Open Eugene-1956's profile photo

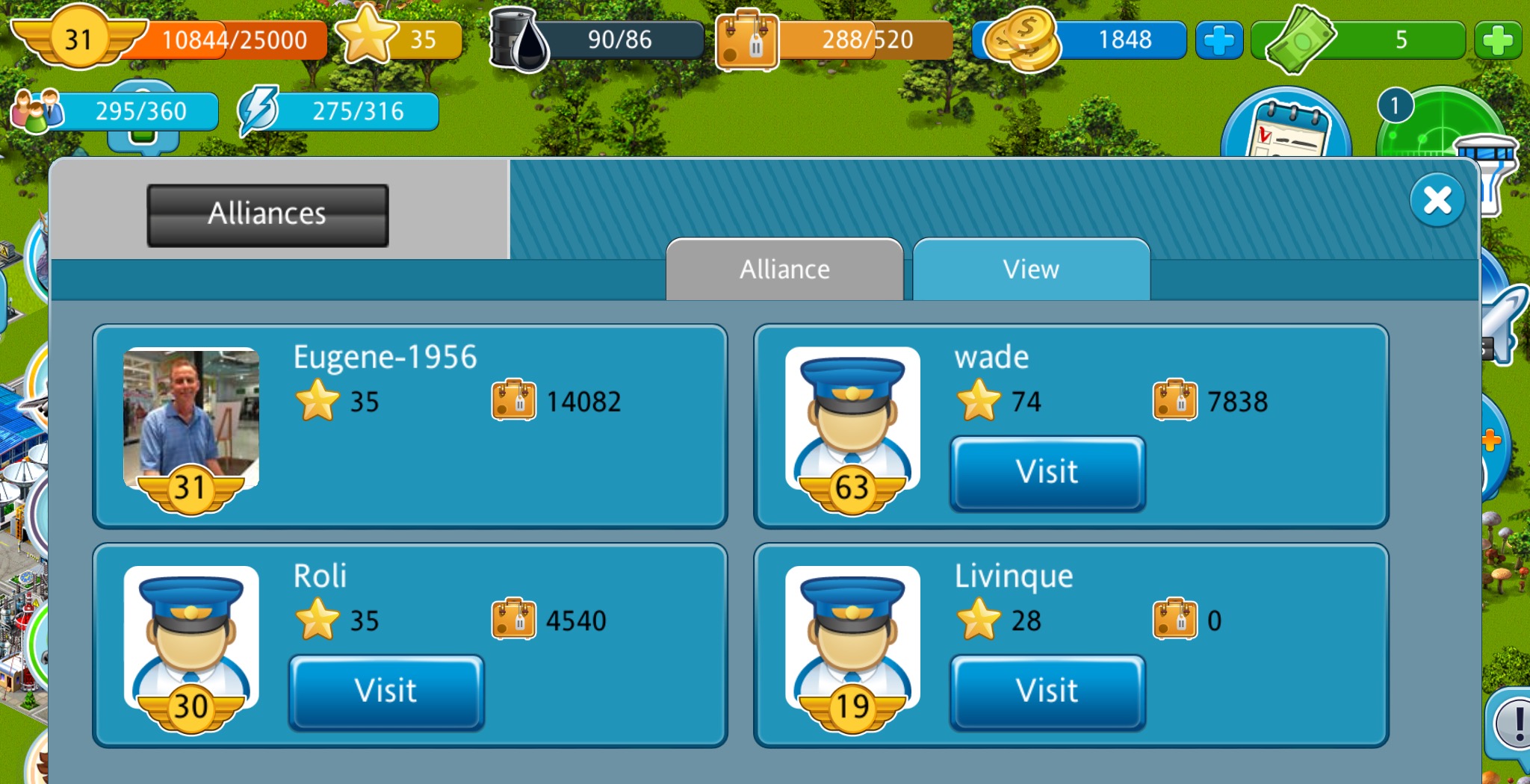[x=191, y=418]
